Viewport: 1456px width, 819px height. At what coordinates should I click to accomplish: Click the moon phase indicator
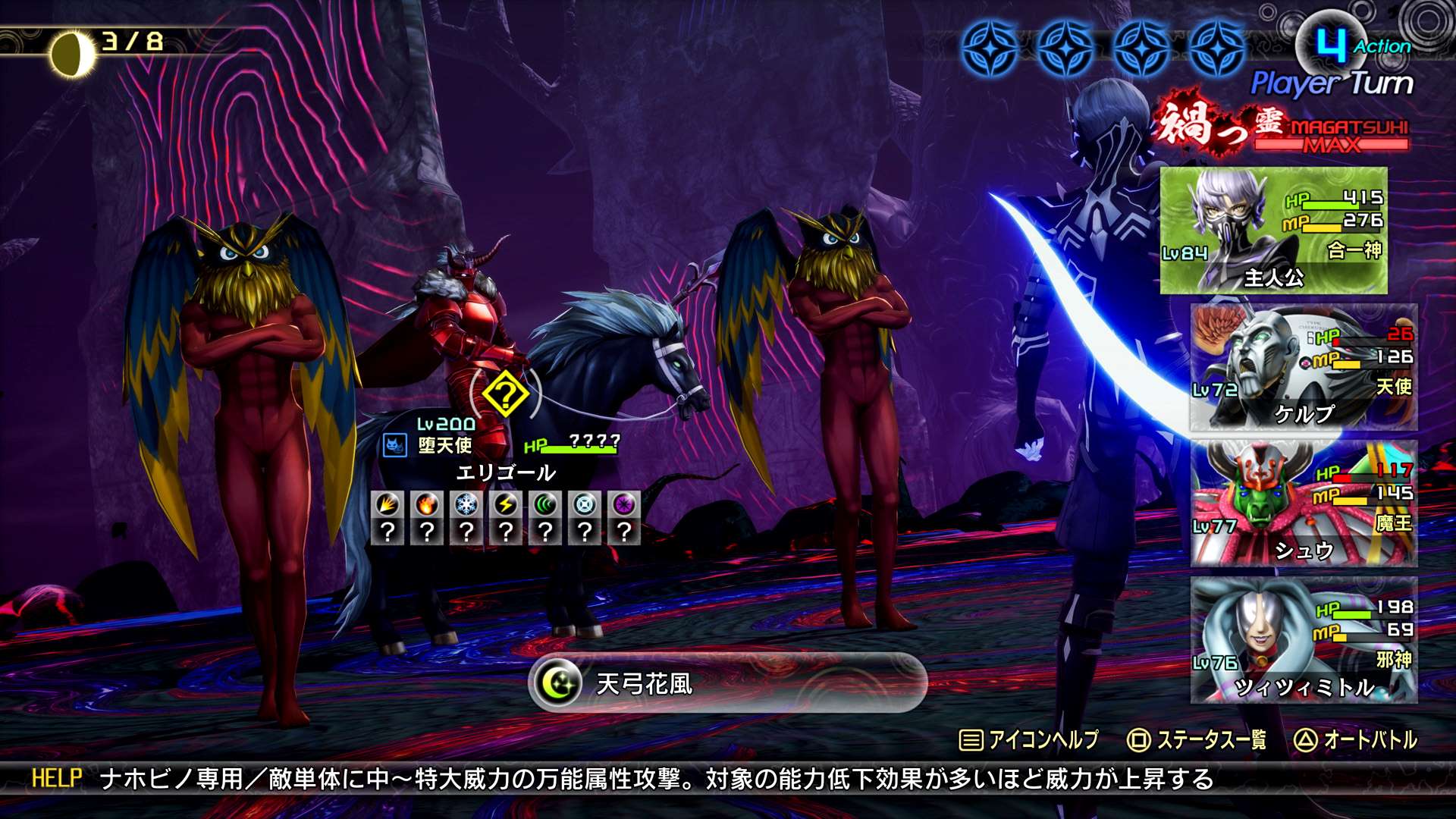[72, 53]
